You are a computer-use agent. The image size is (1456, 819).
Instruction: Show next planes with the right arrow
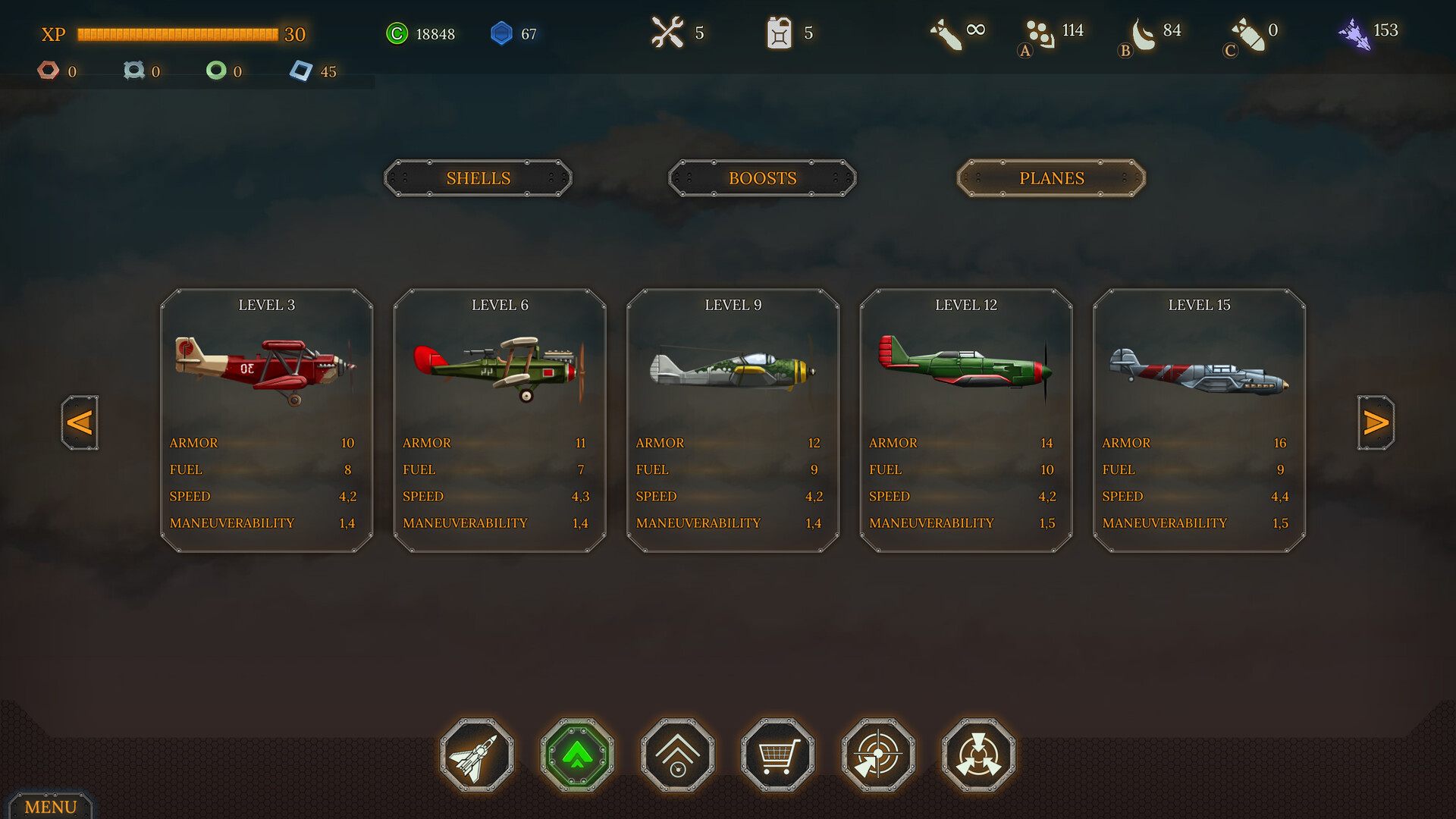1376,422
